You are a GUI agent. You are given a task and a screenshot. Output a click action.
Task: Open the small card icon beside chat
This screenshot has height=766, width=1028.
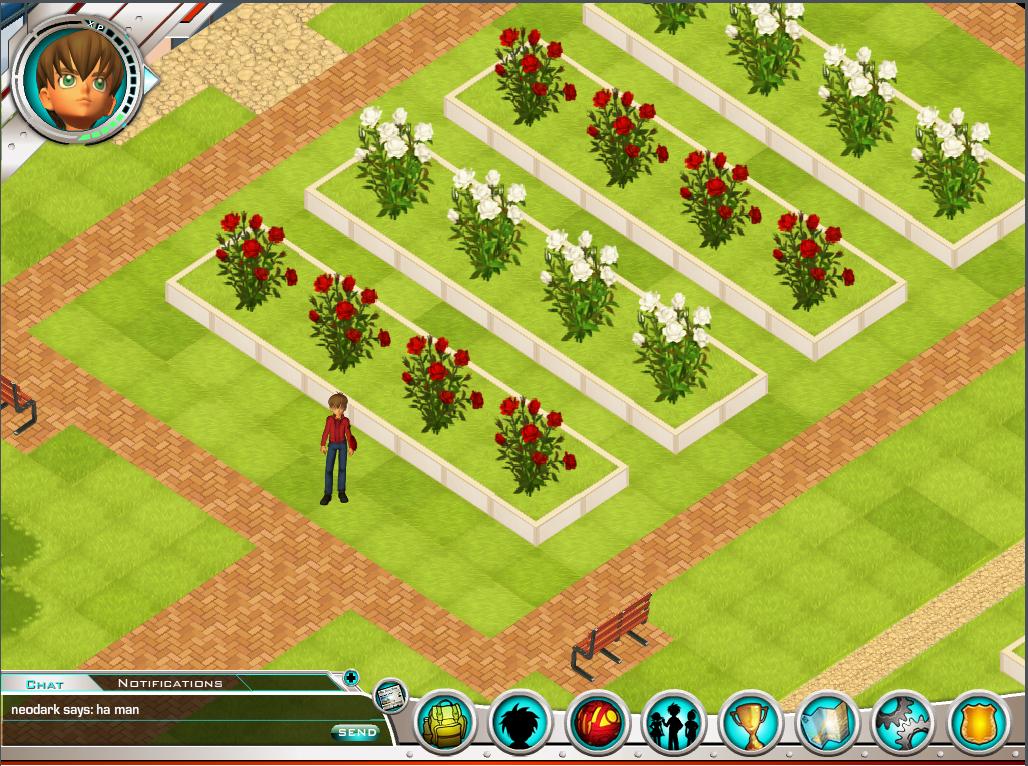[391, 696]
